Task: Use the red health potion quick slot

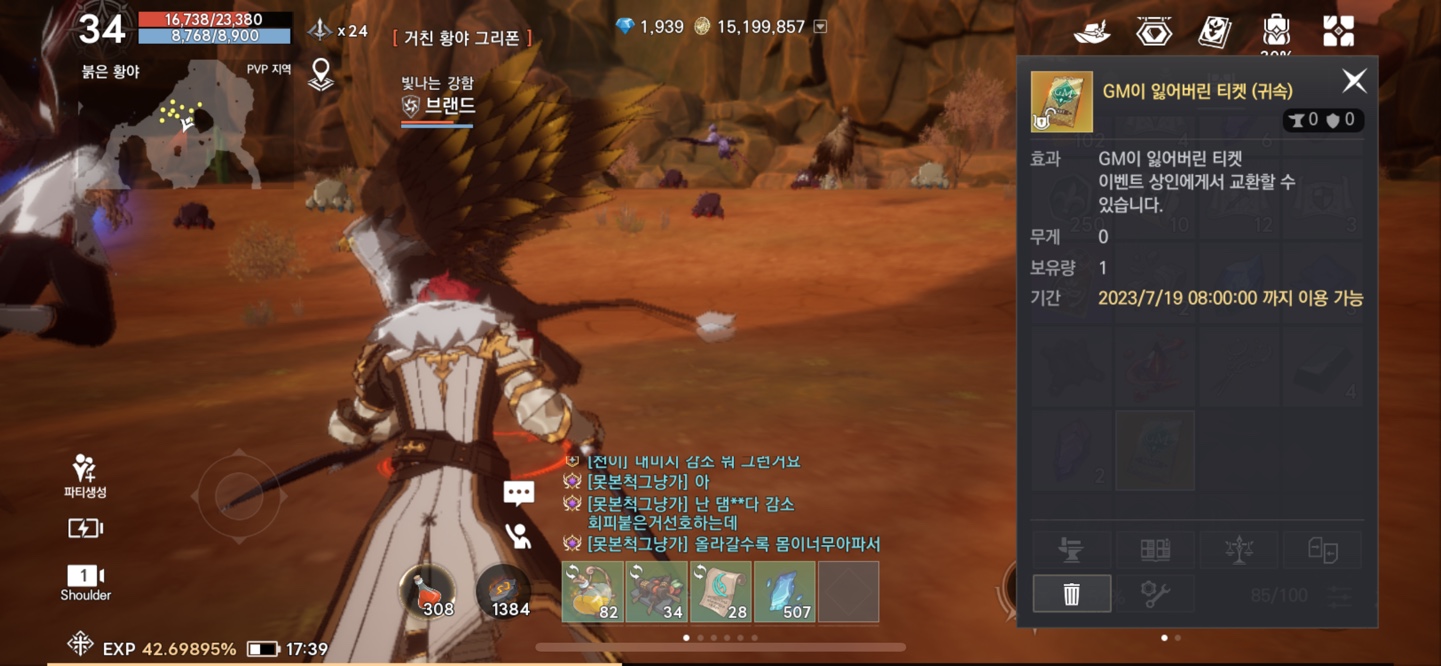Action: [428, 591]
